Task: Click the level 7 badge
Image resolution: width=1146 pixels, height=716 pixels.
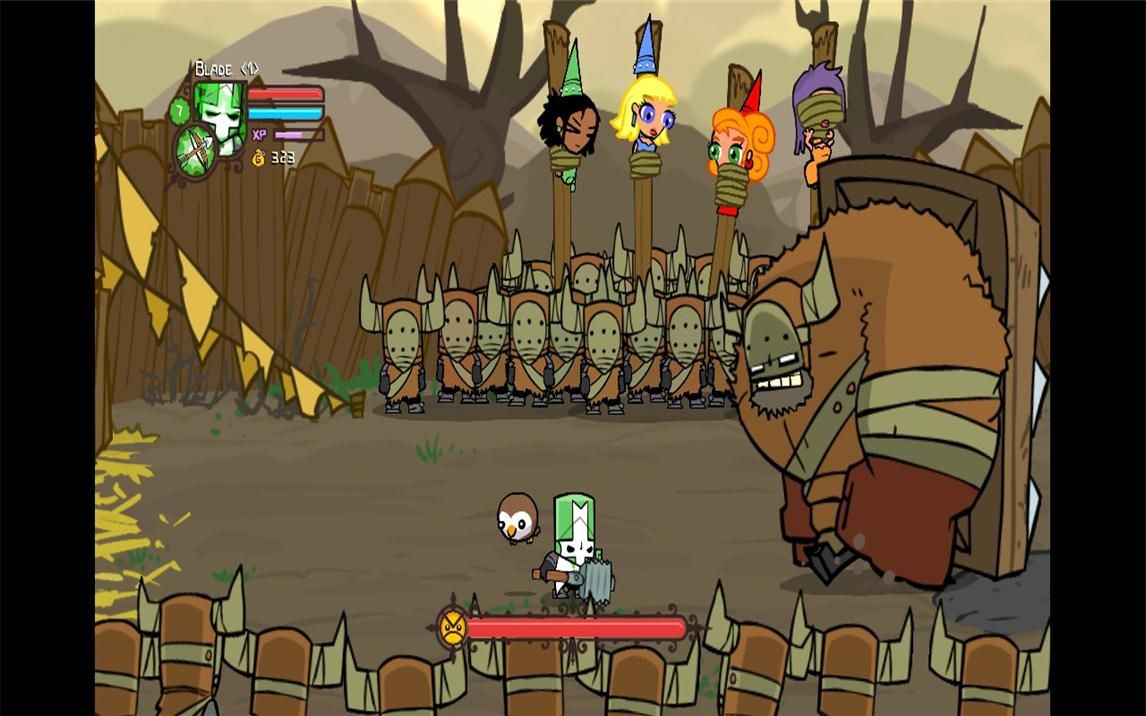Action: click(180, 109)
